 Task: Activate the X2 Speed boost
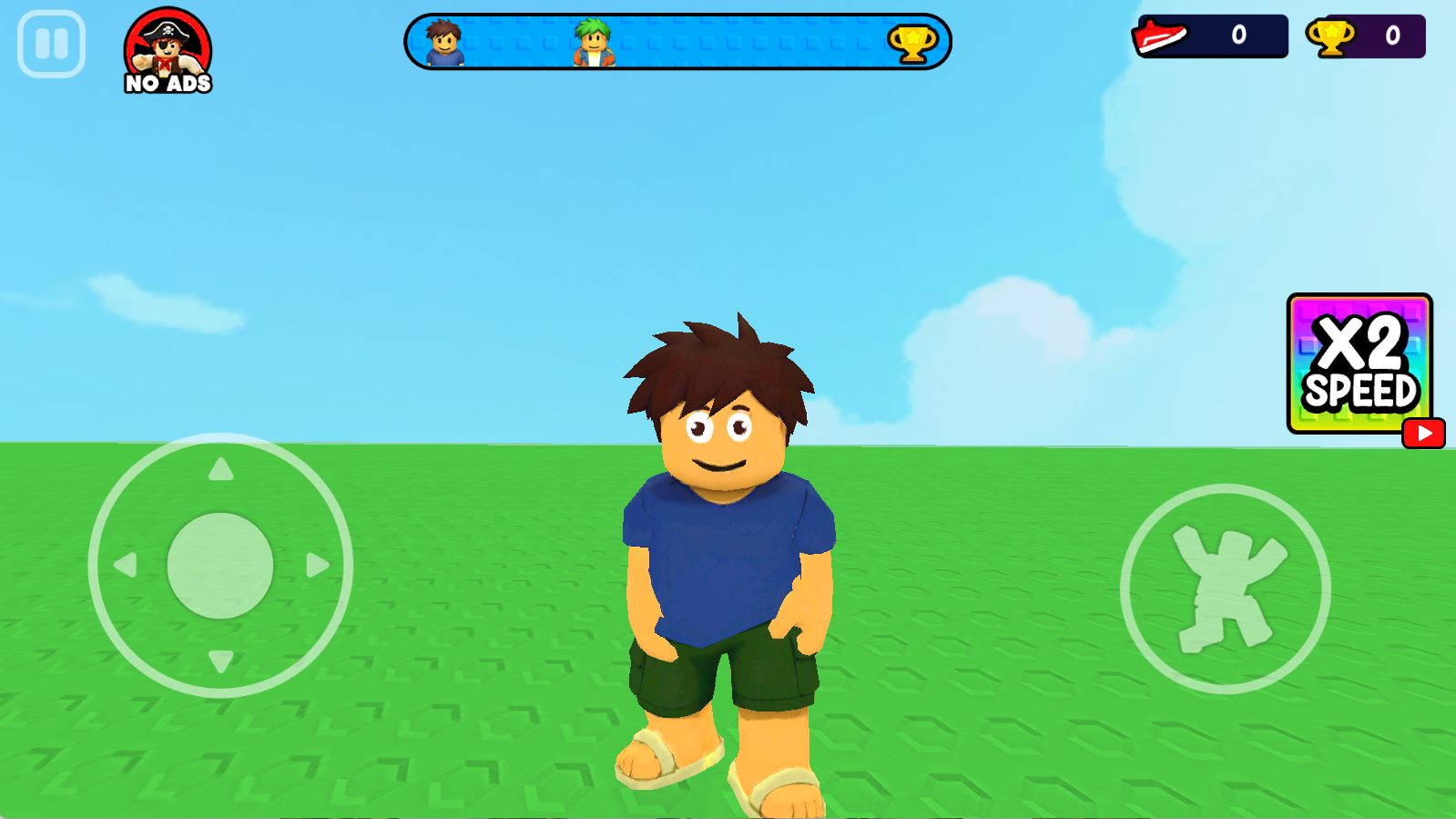pos(1359,363)
